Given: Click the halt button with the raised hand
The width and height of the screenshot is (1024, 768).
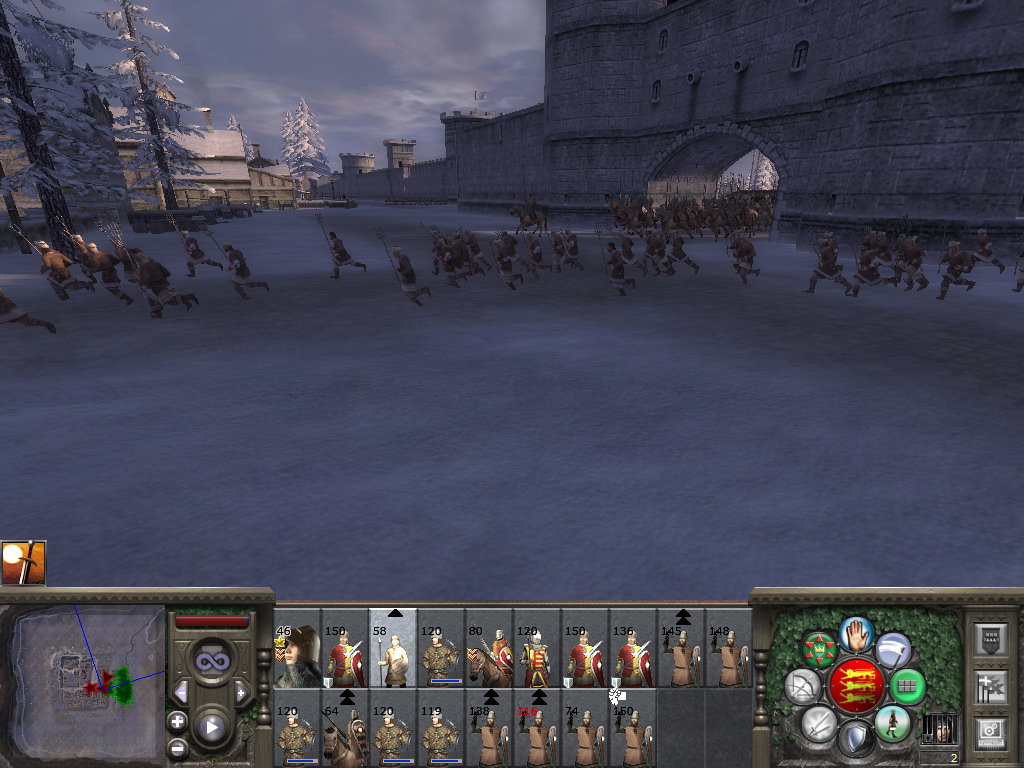Looking at the screenshot, I should click(x=856, y=634).
